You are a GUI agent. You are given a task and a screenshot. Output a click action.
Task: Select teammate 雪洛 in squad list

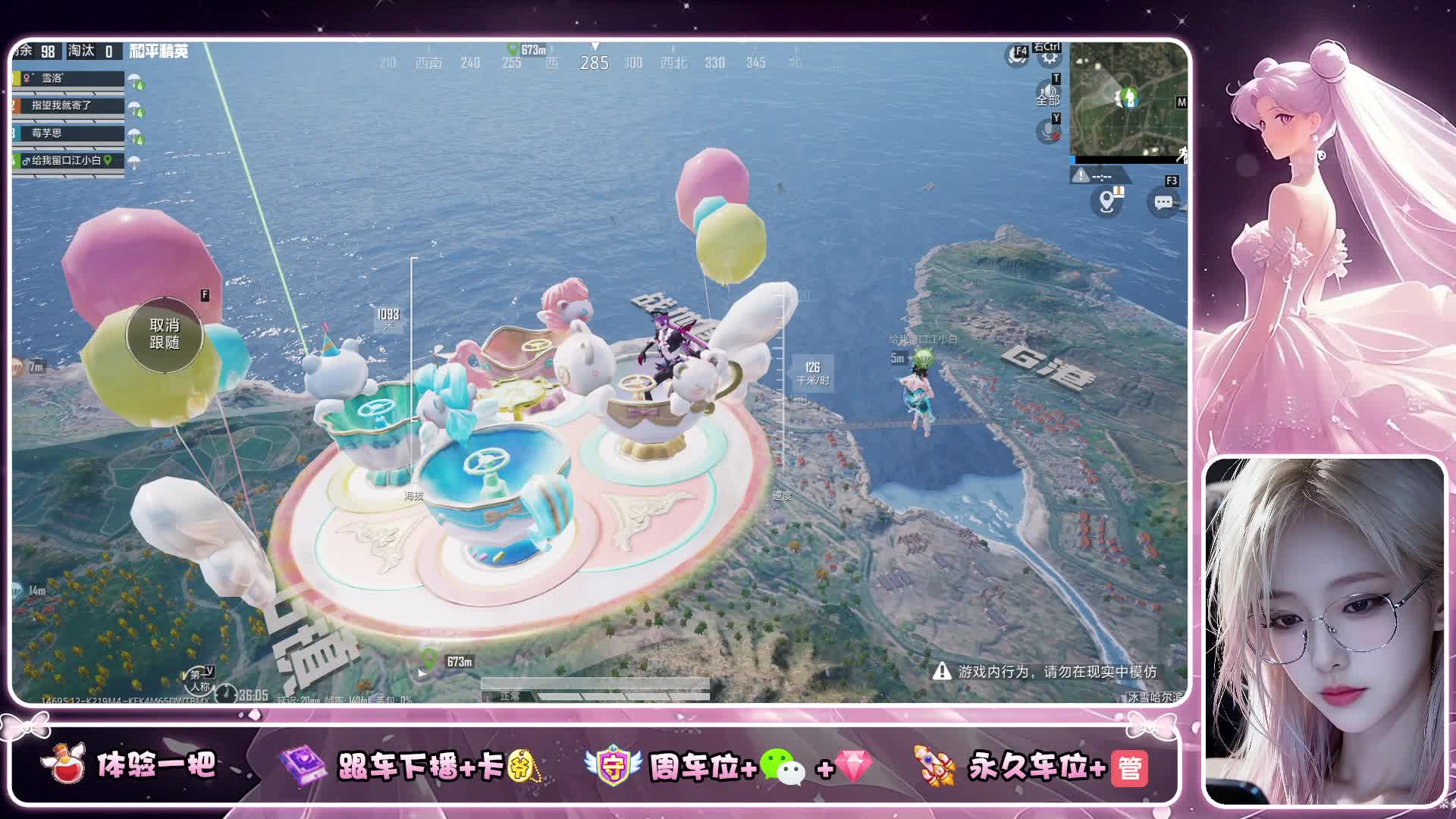68,79
